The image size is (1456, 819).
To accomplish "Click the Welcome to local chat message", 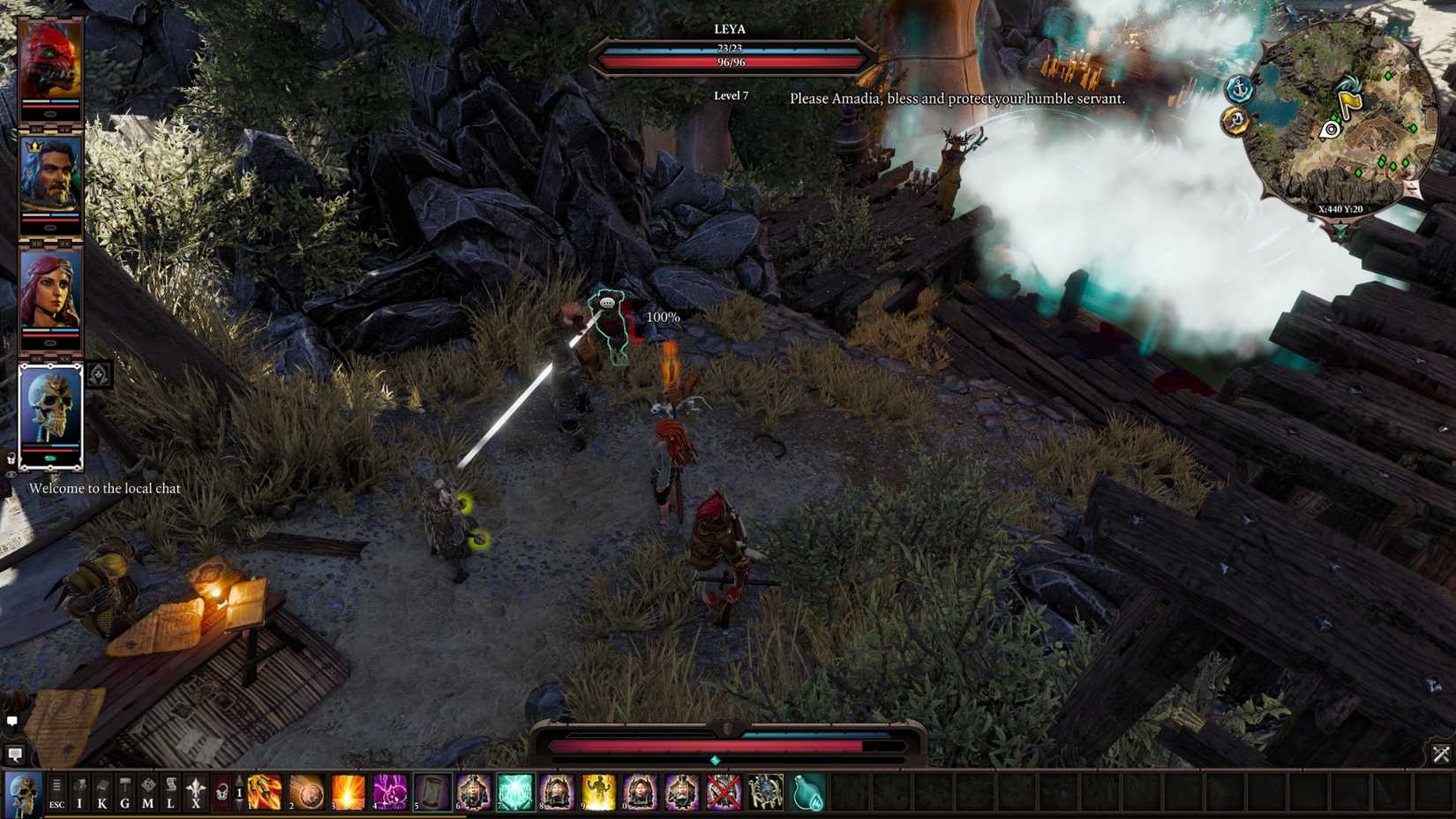I will point(105,488).
